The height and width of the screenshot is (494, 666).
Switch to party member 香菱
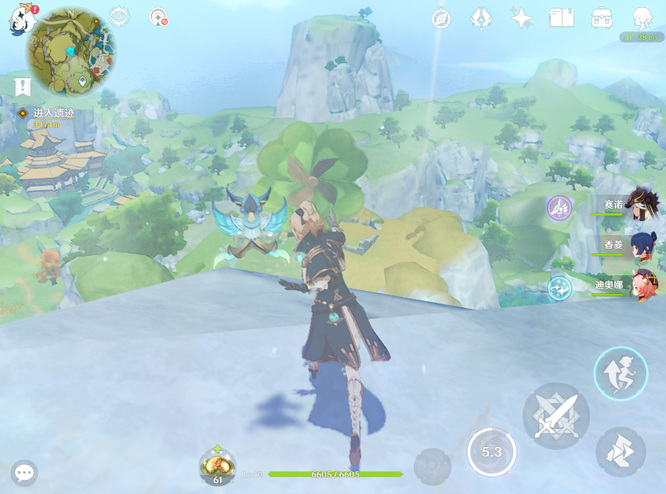point(641,244)
